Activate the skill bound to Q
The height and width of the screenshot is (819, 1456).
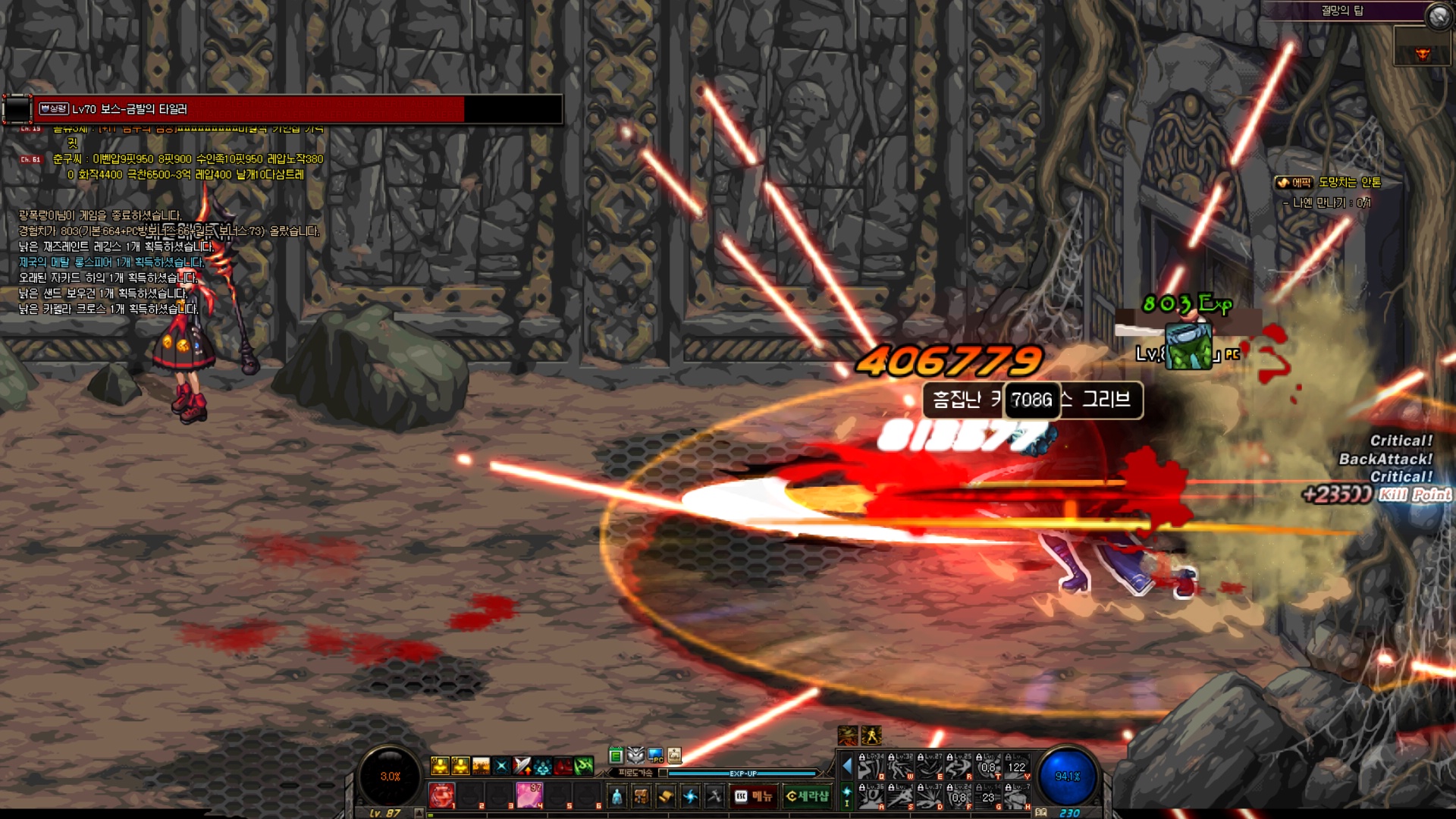point(871,767)
